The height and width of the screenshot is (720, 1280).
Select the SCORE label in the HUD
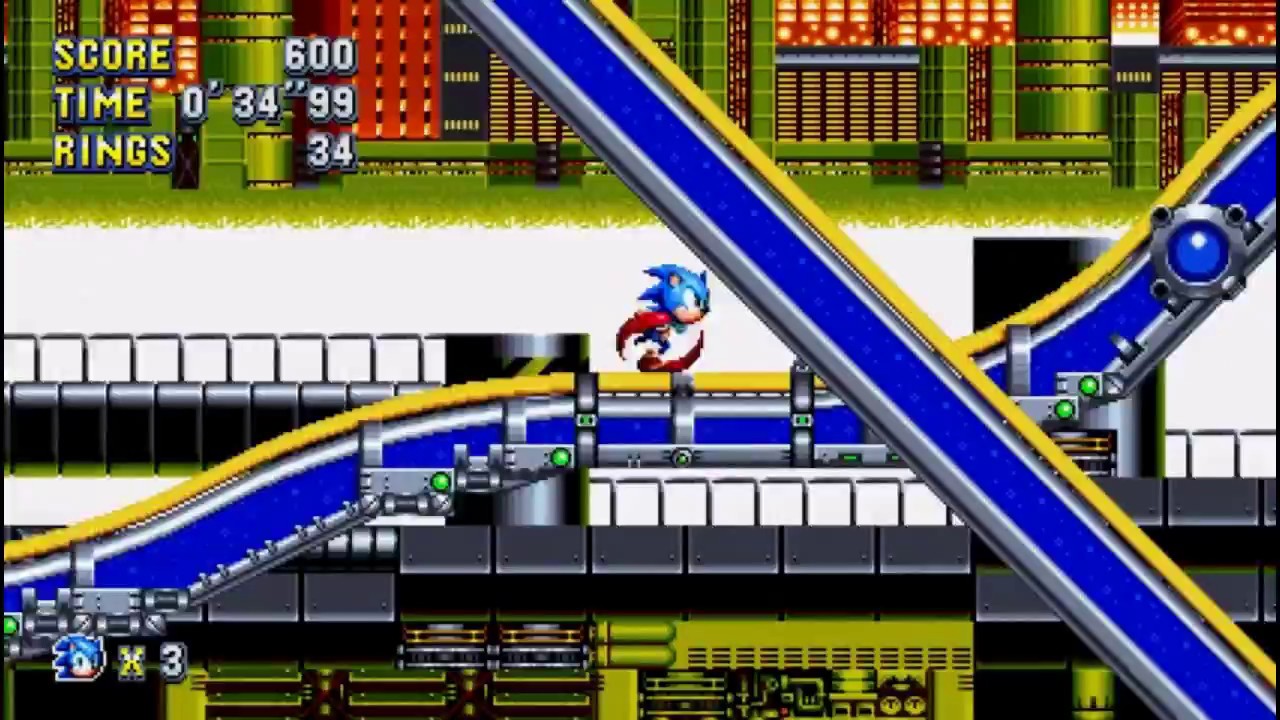click(112, 55)
